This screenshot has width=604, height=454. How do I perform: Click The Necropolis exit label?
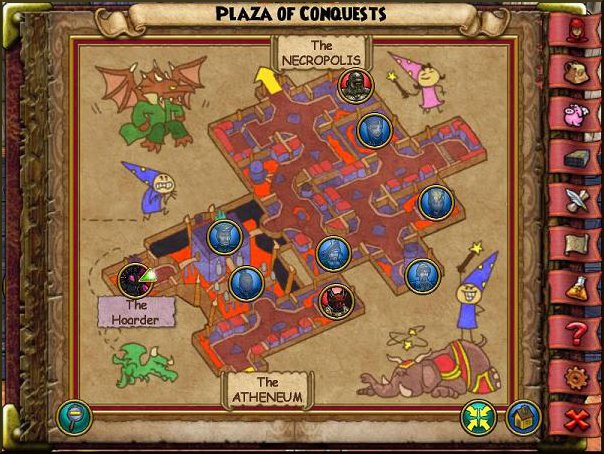pyautogui.click(x=321, y=53)
